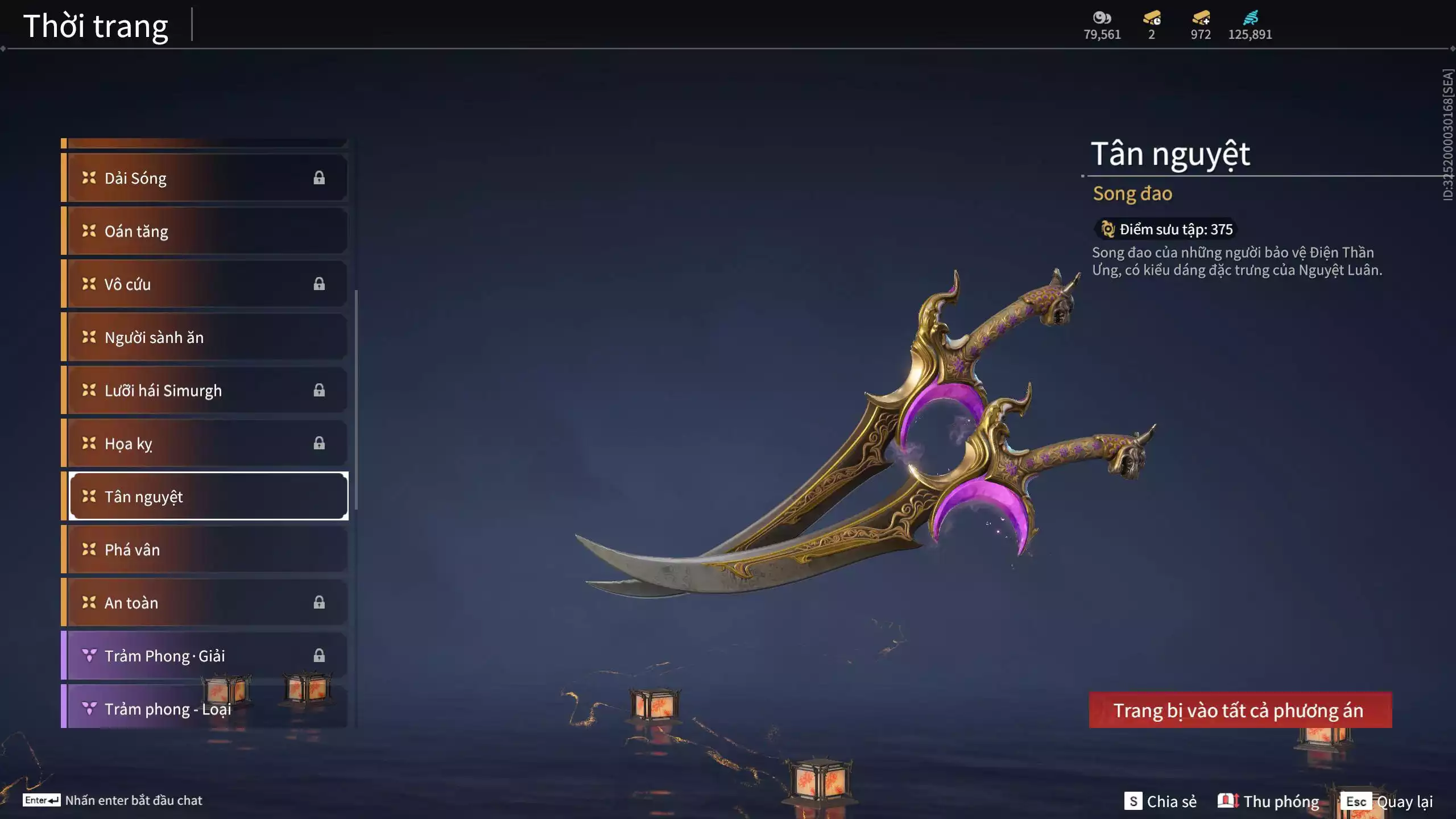This screenshot has width=1456, height=819.
Task: Click the silver coin currency icon
Action: pos(1102,19)
